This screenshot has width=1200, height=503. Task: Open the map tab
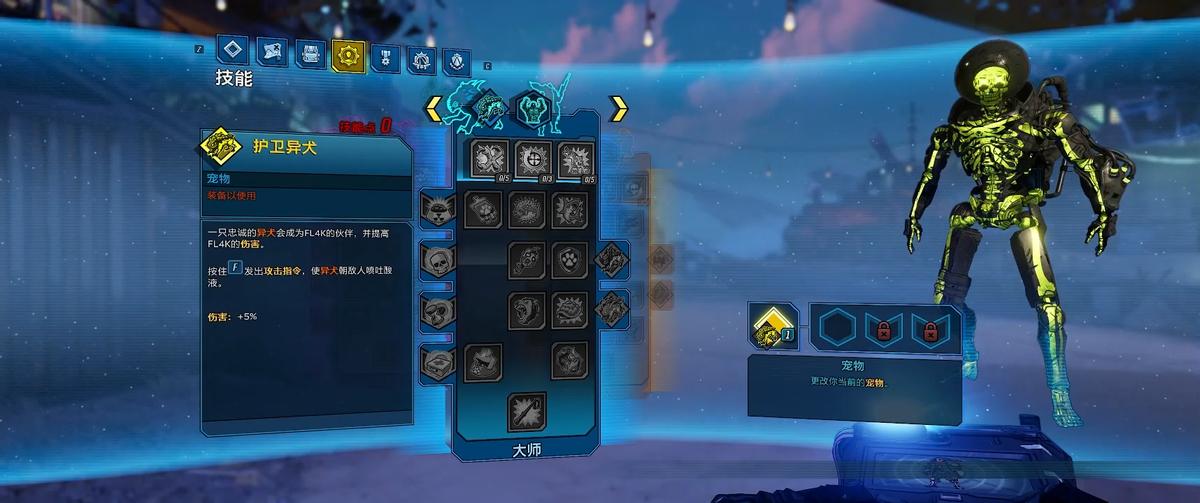(272, 53)
